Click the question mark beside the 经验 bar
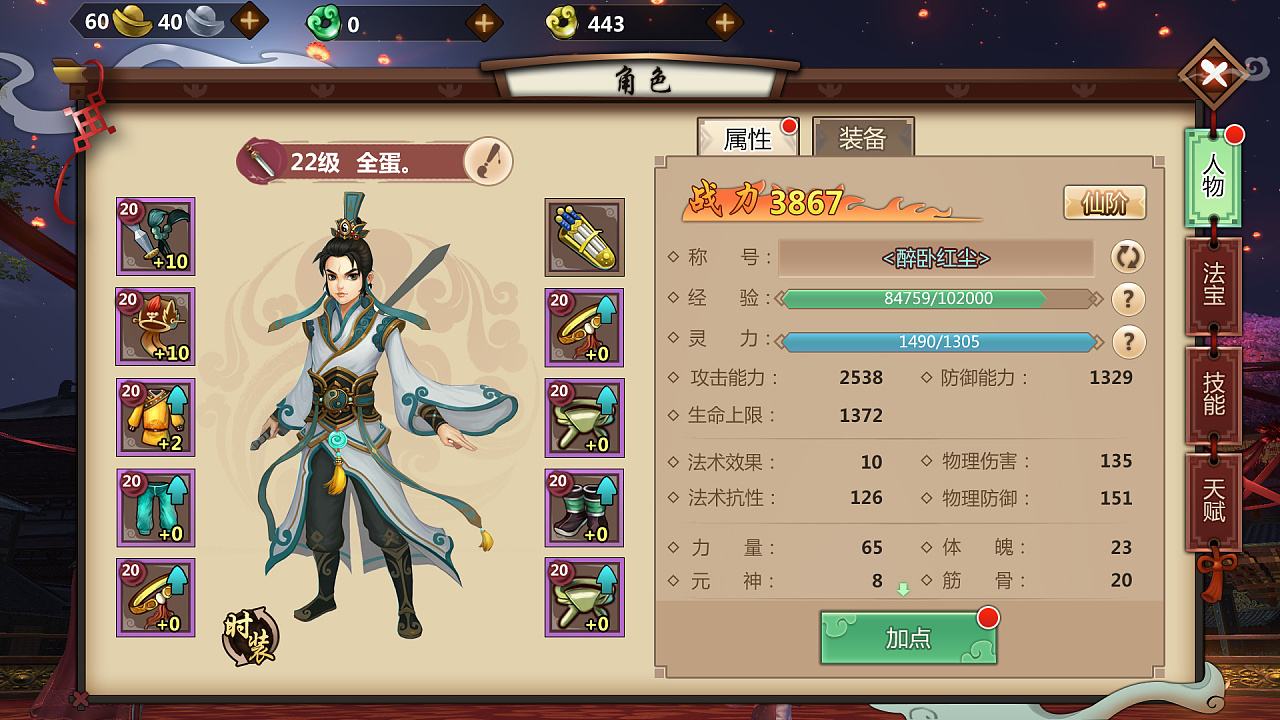Image resolution: width=1280 pixels, height=720 pixels. click(x=1127, y=299)
